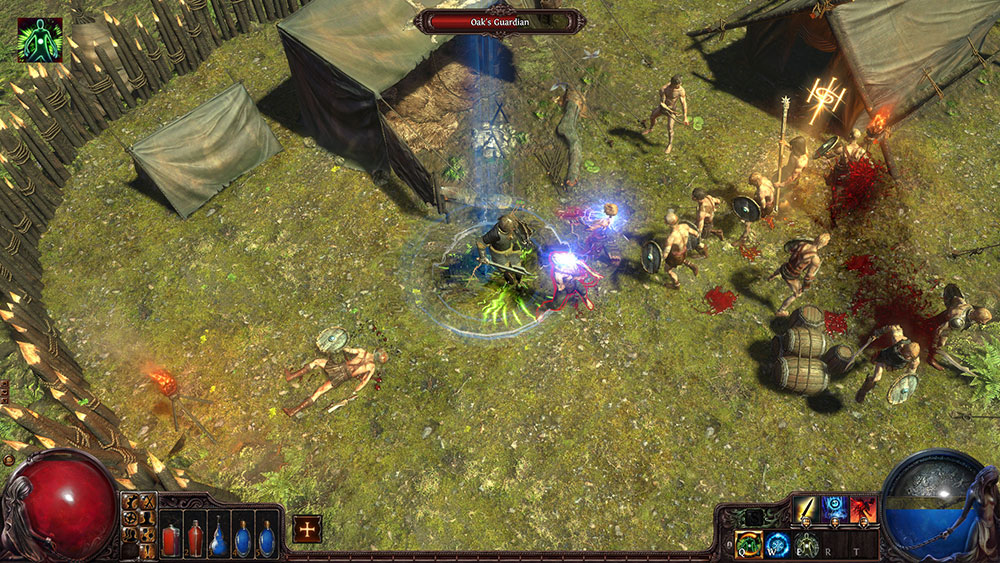Viewport: 1000px width, 563px height.
Task: Click the small round button above health orb
Action: tap(8, 461)
